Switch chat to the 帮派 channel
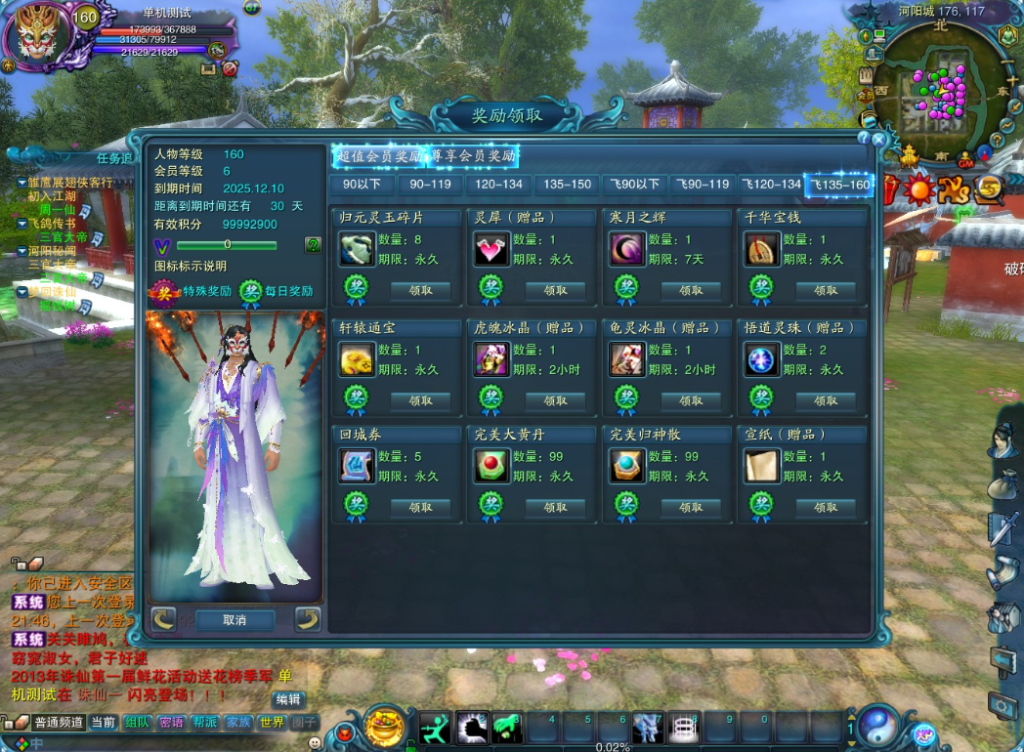Image resolution: width=1024 pixels, height=752 pixels. click(x=204, y=722)
